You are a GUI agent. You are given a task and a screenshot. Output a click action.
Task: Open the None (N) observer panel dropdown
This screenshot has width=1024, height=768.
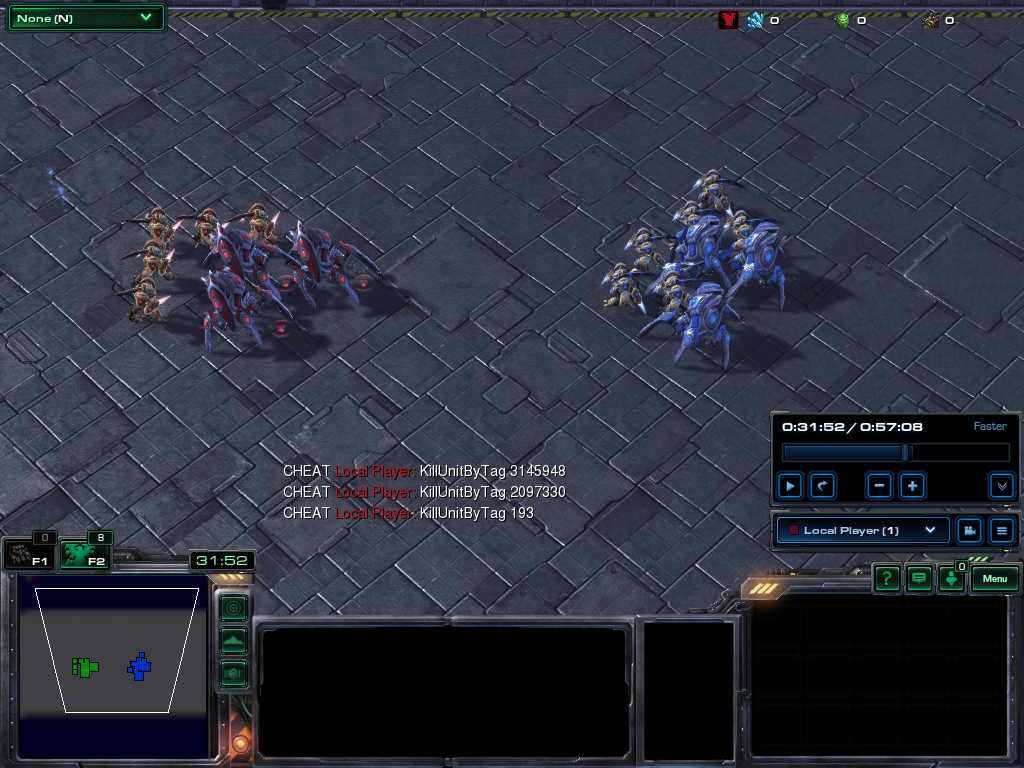85,18
